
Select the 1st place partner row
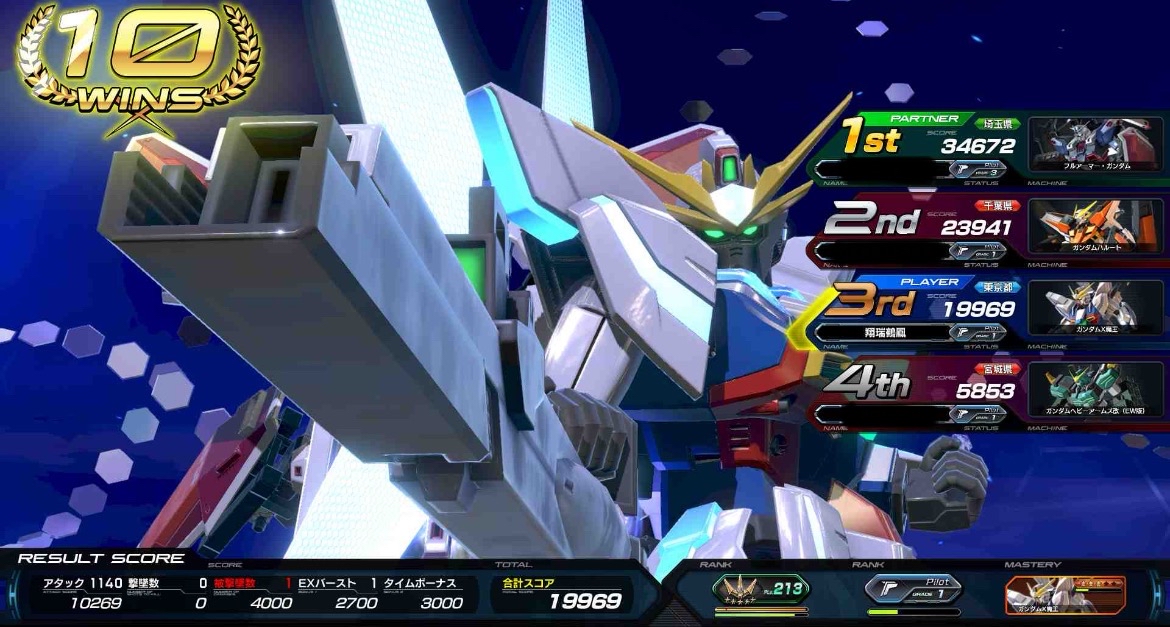pyautogui.click(x=920, y=146)
